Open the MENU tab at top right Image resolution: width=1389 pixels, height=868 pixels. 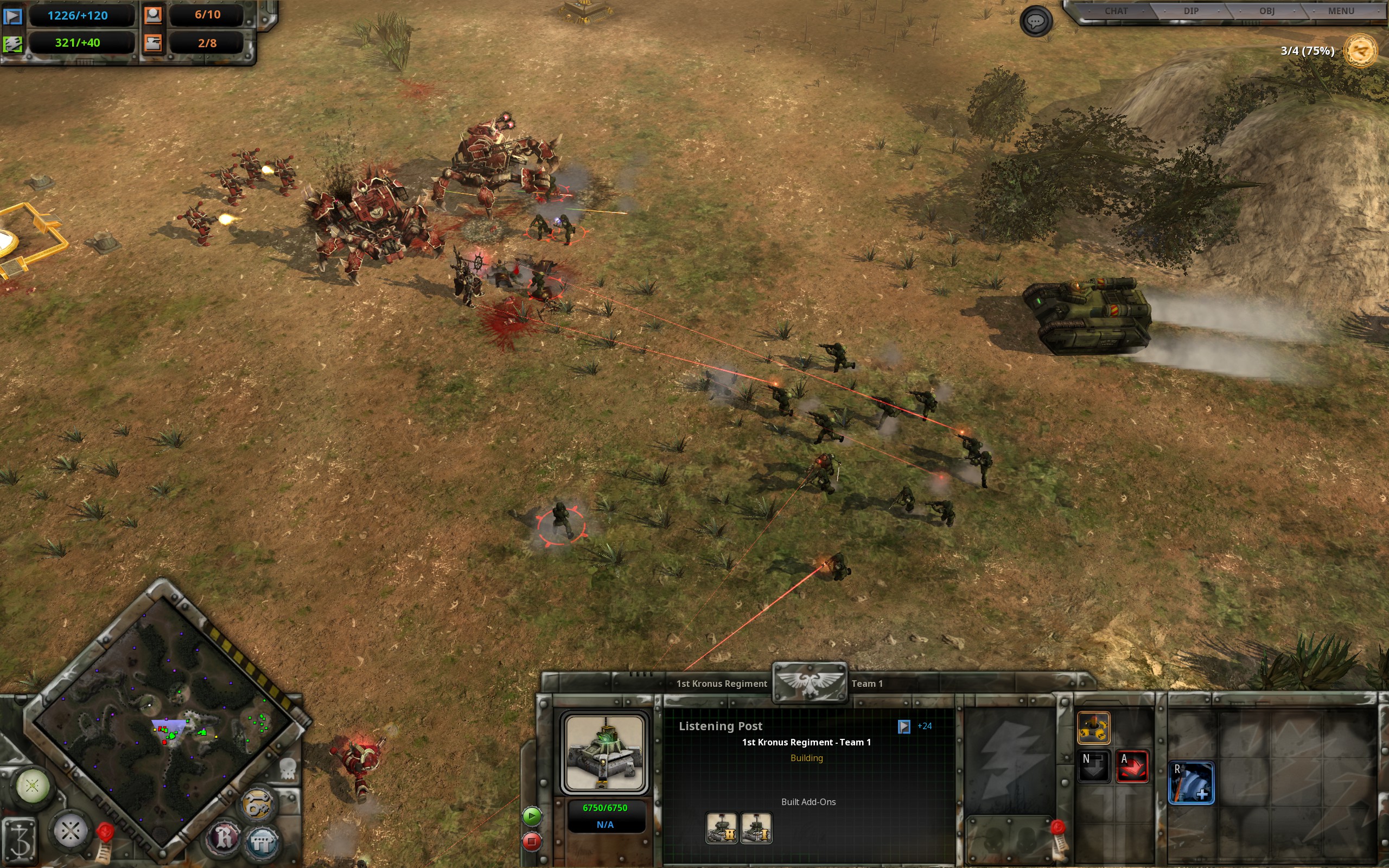(x=1342, y=10)
